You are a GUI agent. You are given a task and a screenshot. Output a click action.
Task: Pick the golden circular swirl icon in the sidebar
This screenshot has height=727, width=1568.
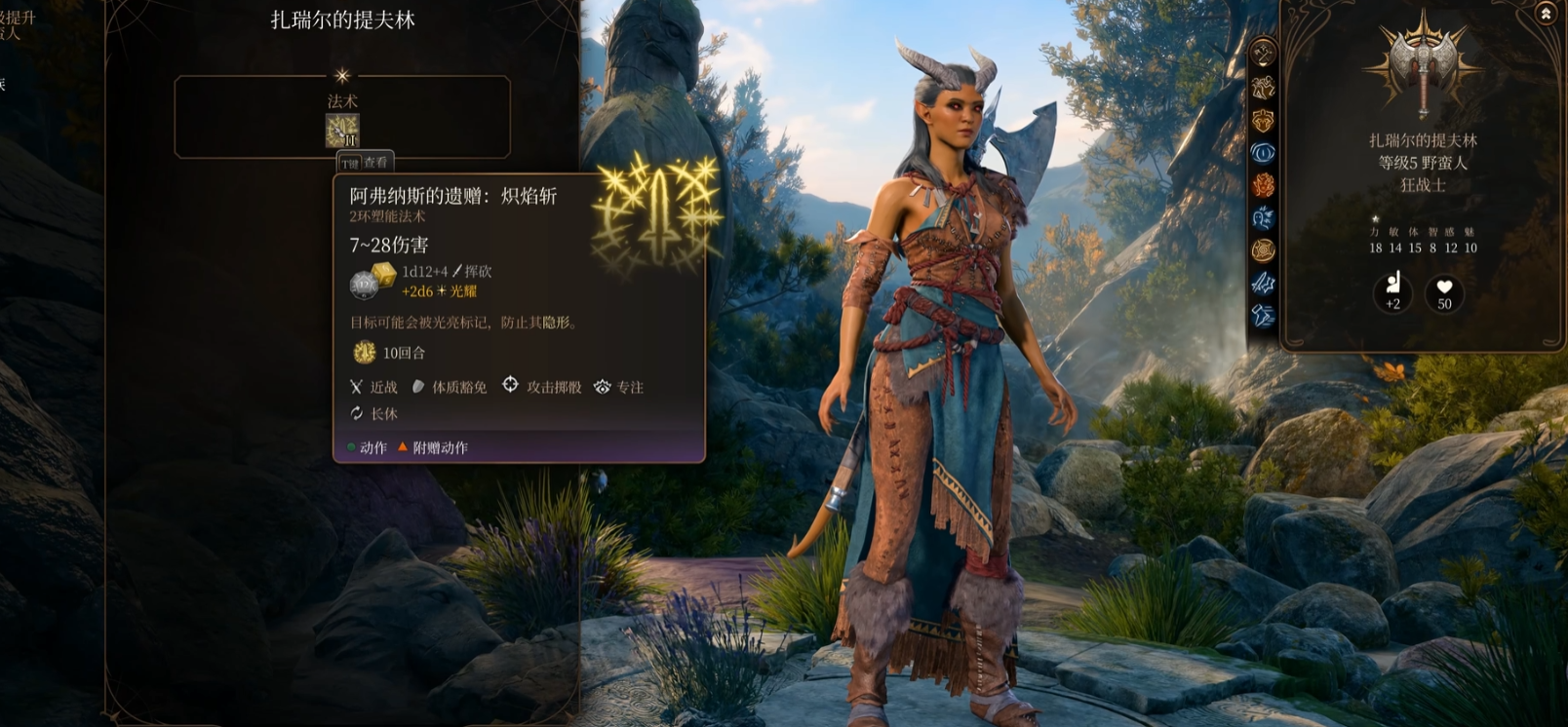coord(1264,250)
